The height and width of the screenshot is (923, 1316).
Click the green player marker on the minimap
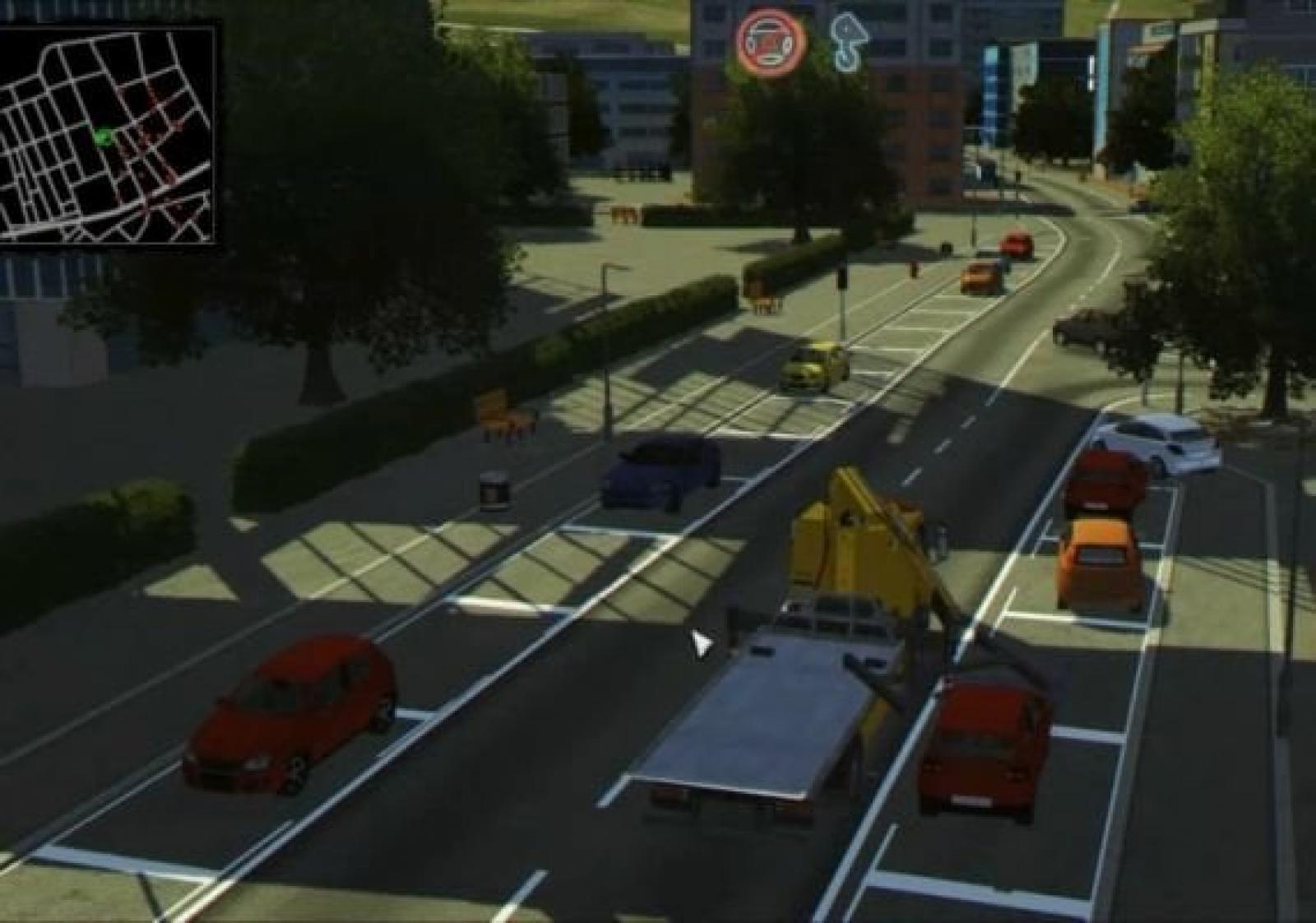point(103,137)
